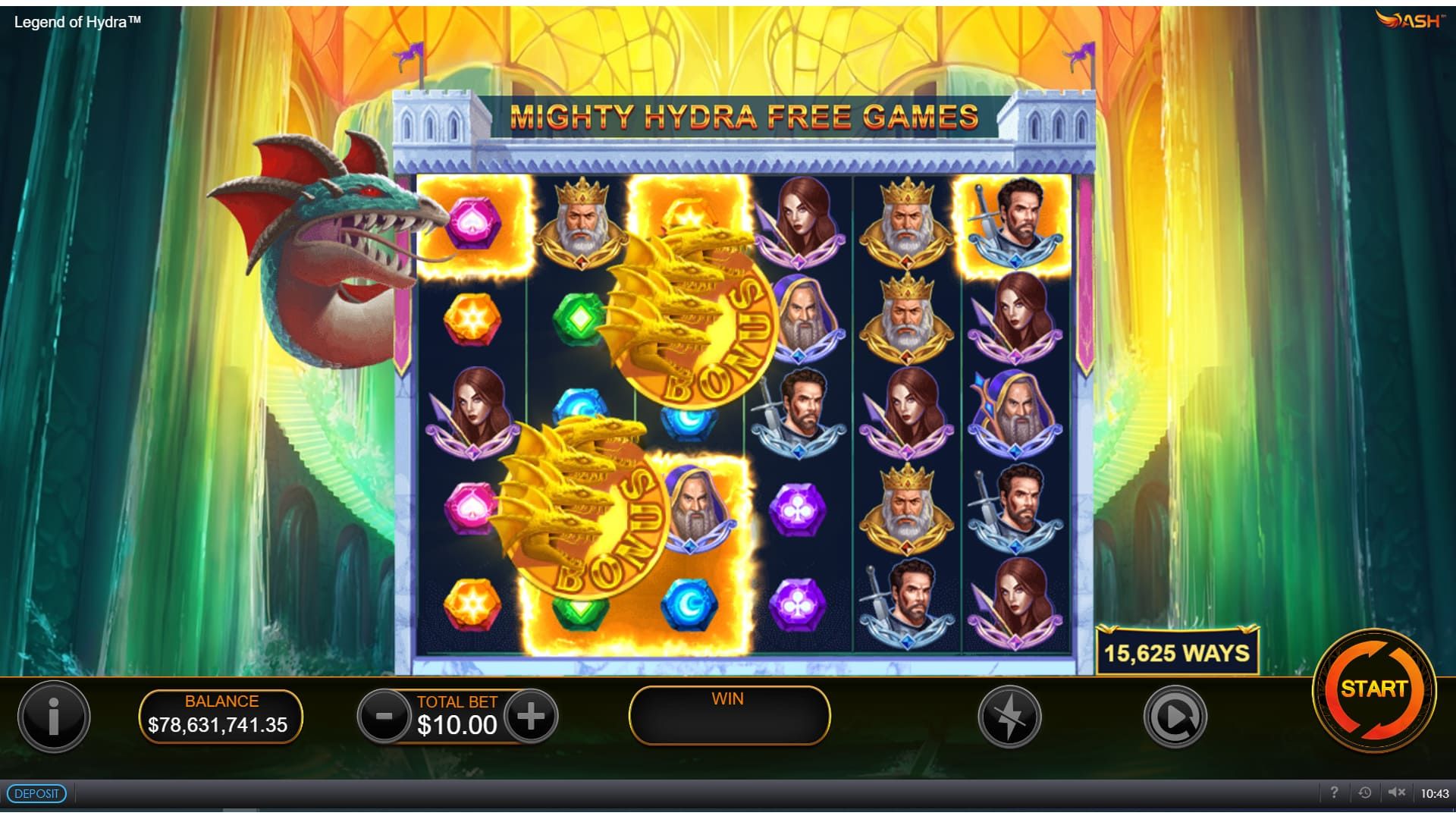The height and width of the screenshot is (819, 1456).
Task: Select the MIGHTY HYDRA FREE GAMES banner
Action: tap(745, 118)
